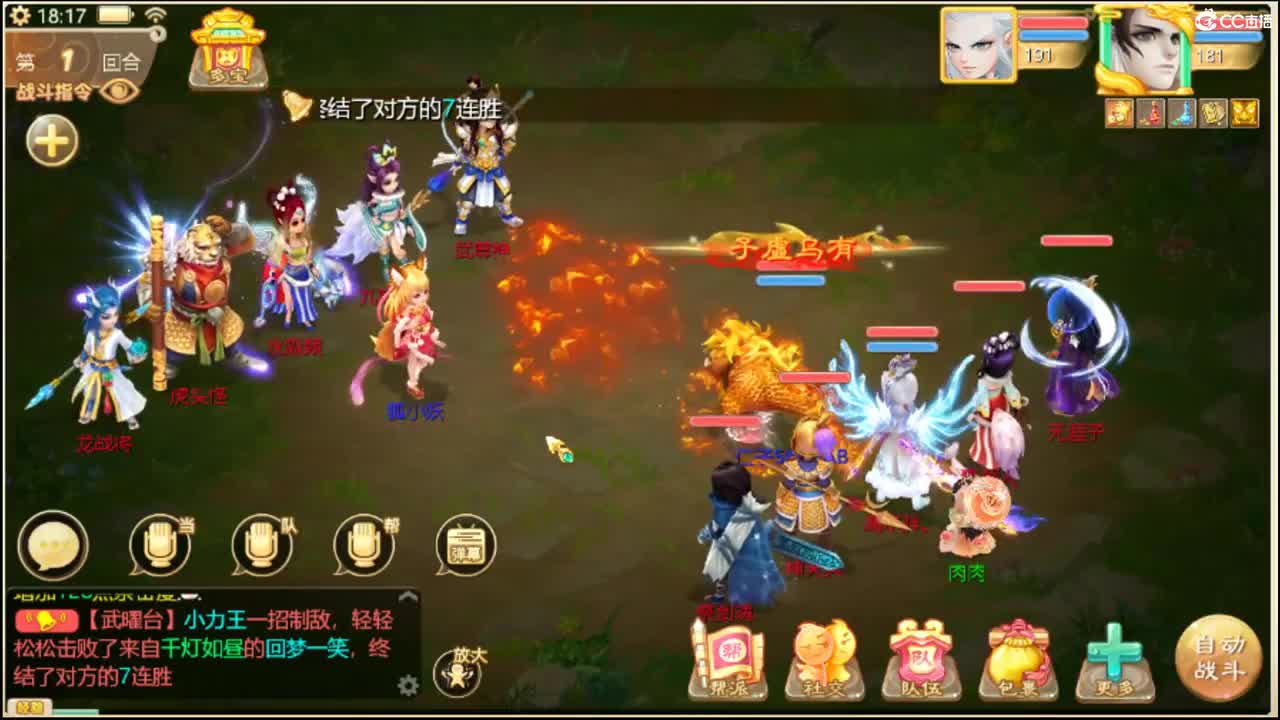Open the top-left system settings gear

[19, 16]
